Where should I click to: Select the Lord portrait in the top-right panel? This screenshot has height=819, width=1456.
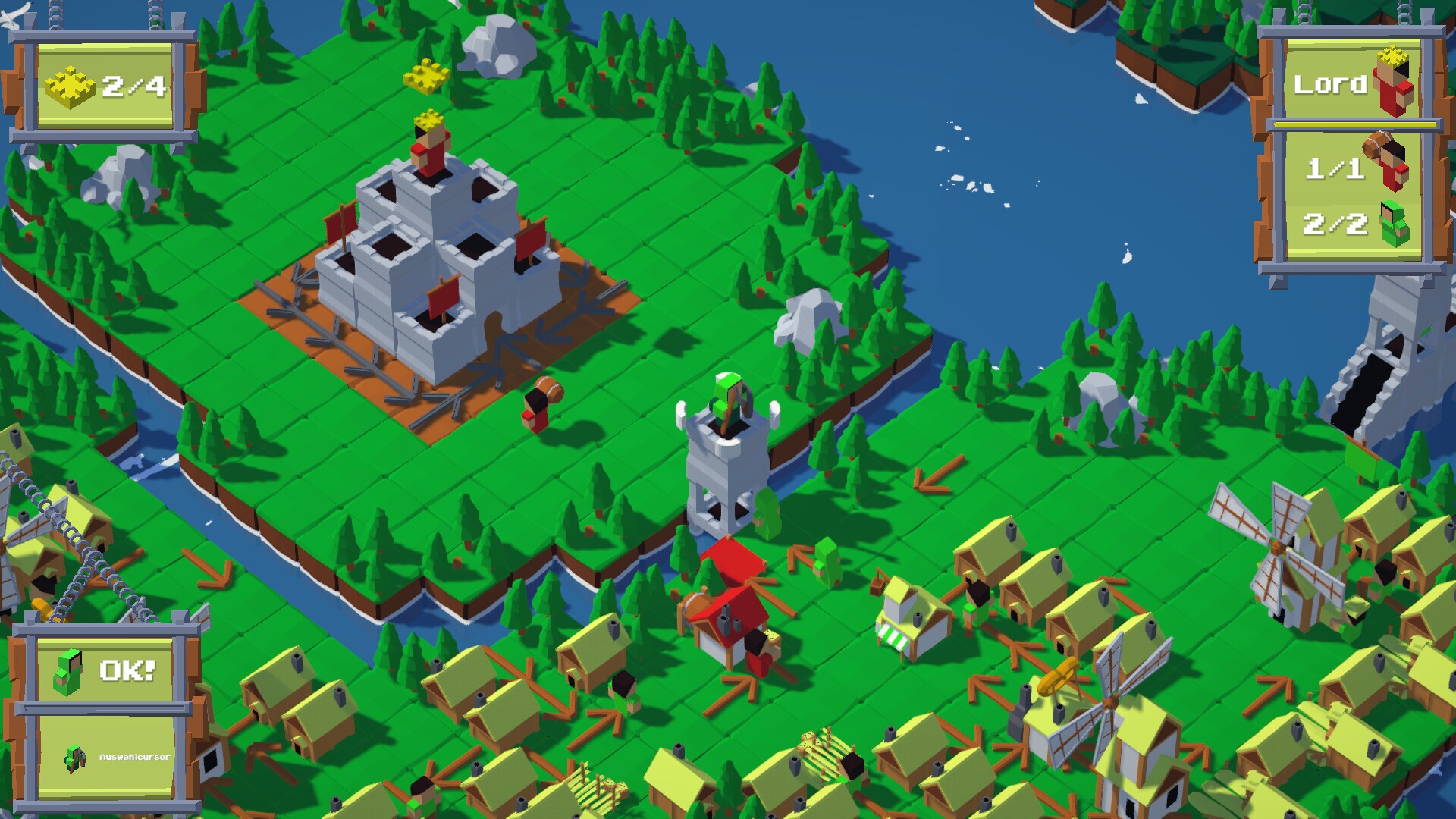click(x=1392, y=86)
